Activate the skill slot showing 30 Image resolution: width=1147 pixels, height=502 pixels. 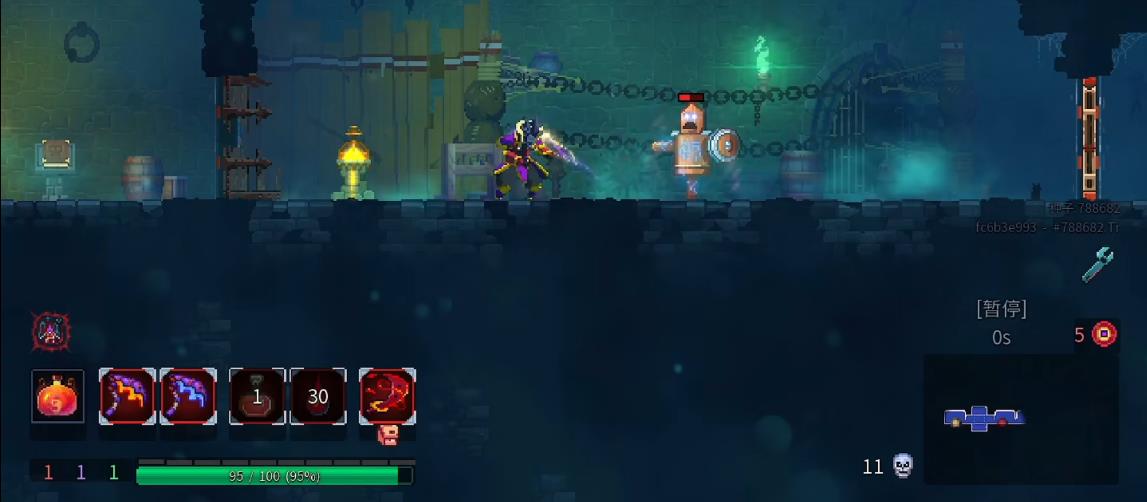pyautogui.click(x=318, y=396)
